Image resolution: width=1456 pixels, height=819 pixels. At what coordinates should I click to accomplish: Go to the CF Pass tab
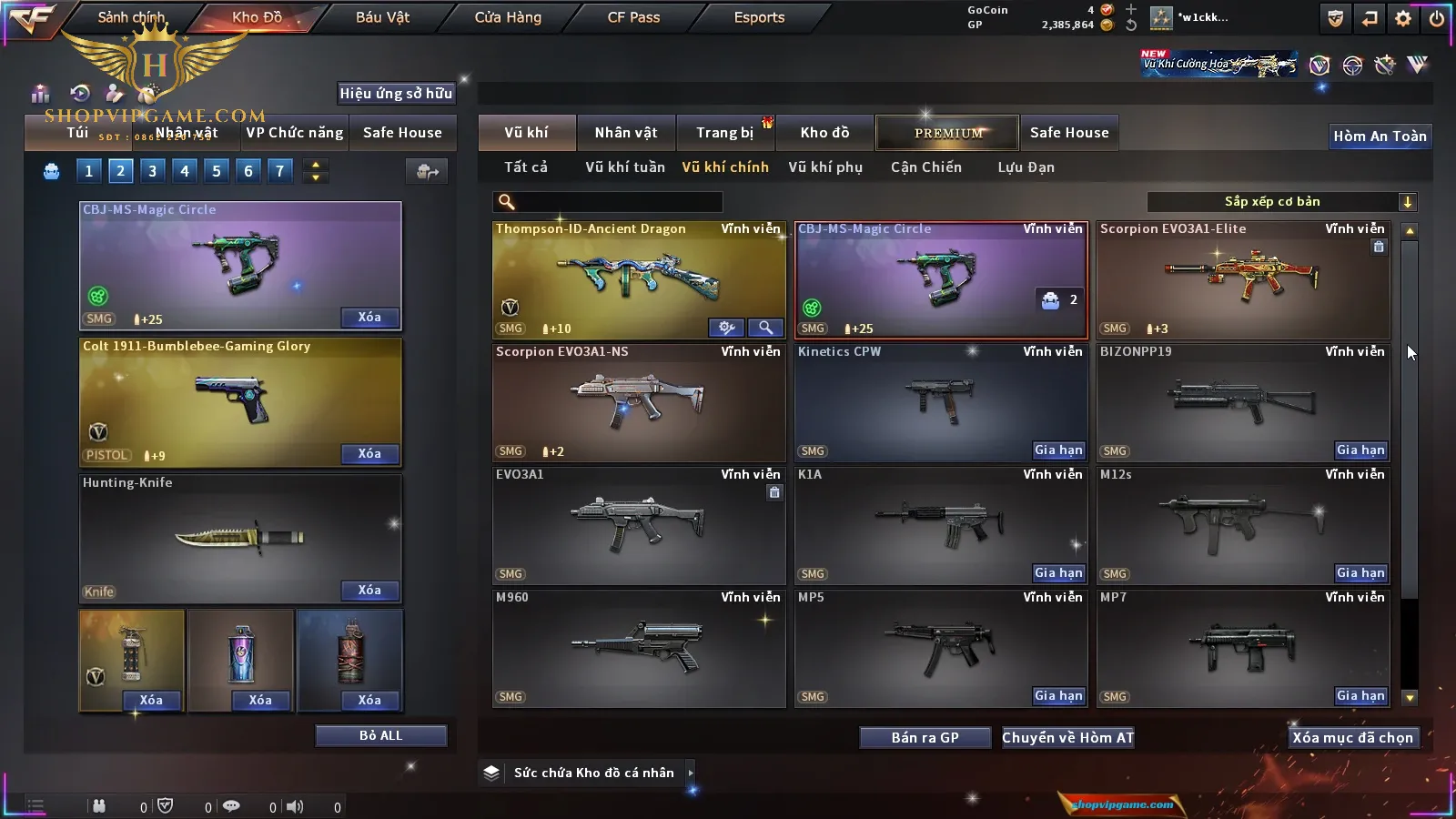[633, 17]
